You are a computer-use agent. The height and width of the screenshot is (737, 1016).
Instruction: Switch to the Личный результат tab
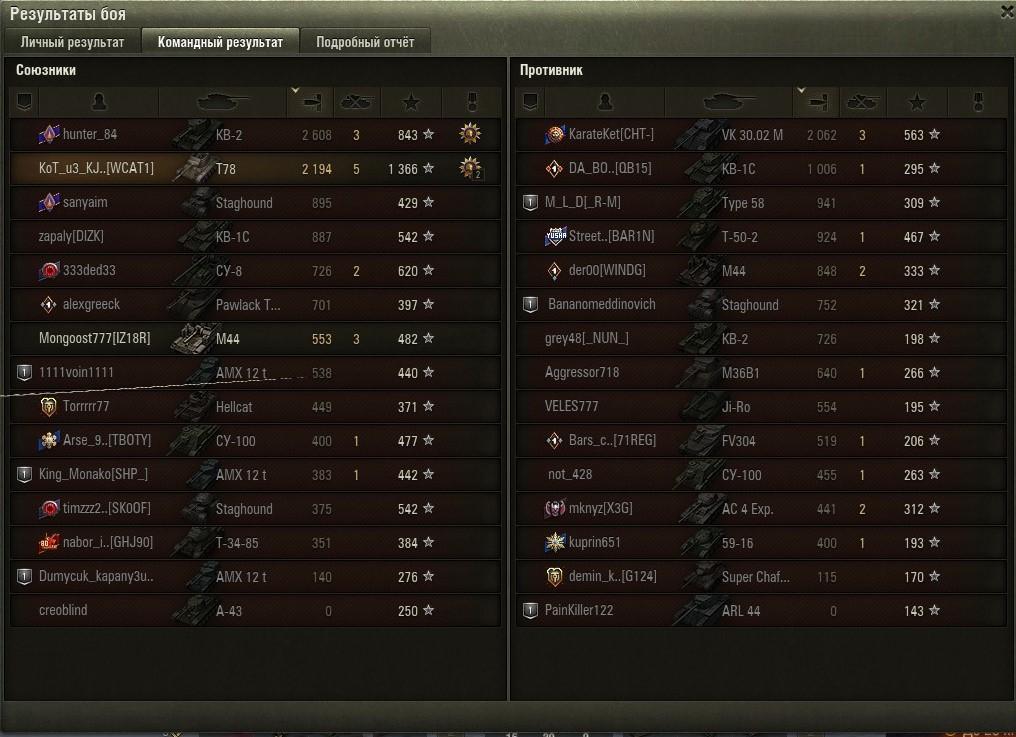(72, 42)
